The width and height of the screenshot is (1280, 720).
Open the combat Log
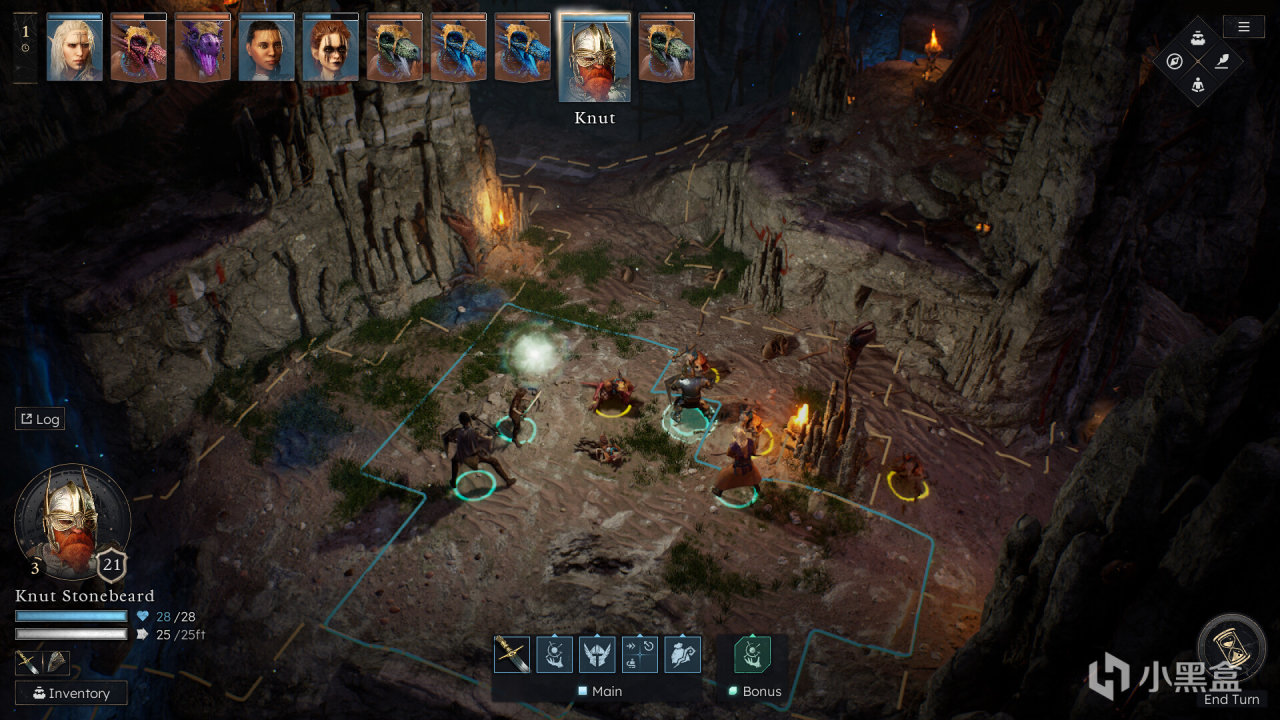40,419
